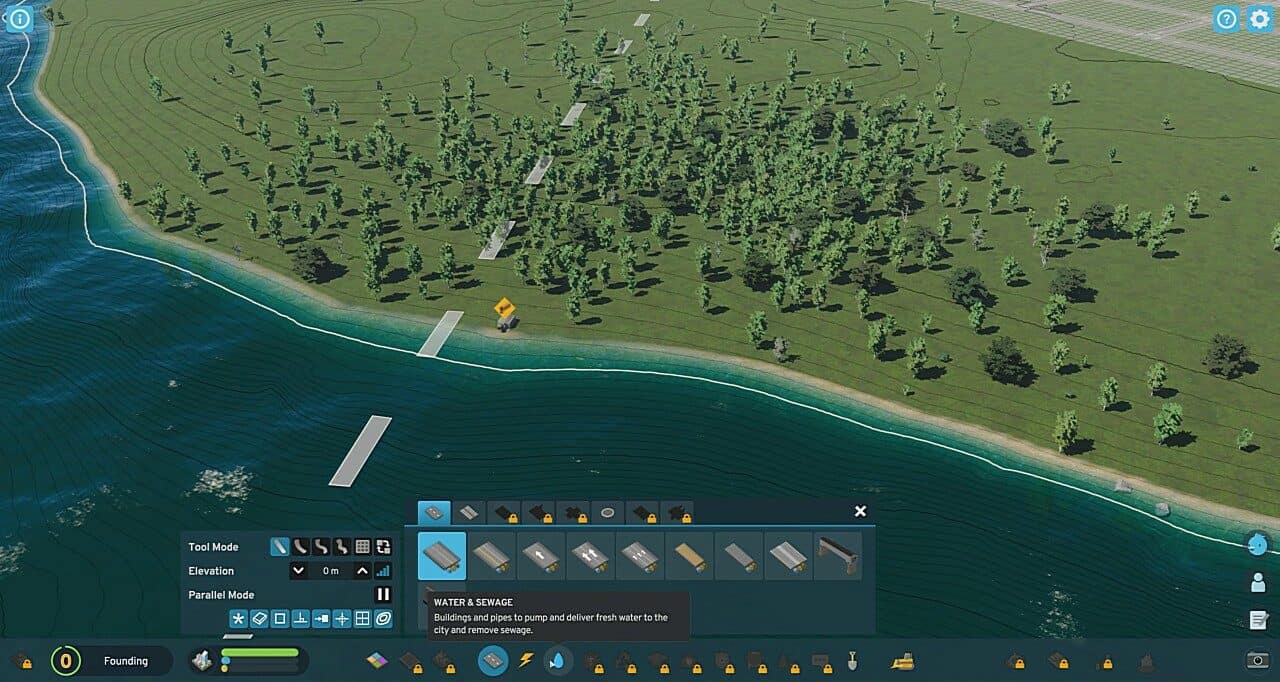
Task: Toggle Parallel Mode
Action: 383,595
